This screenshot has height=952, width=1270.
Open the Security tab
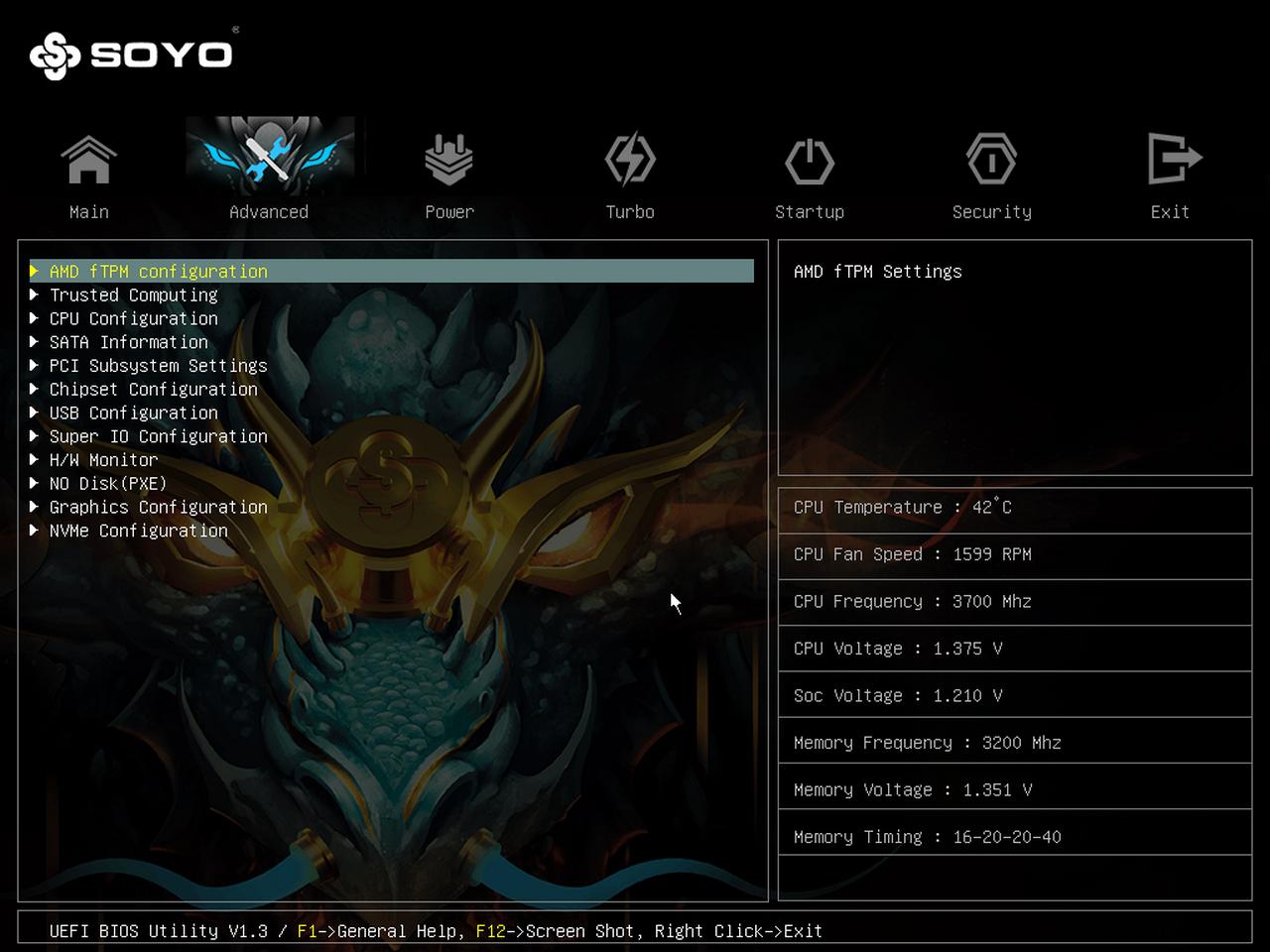pyautogui.click(x=991, y=176)
